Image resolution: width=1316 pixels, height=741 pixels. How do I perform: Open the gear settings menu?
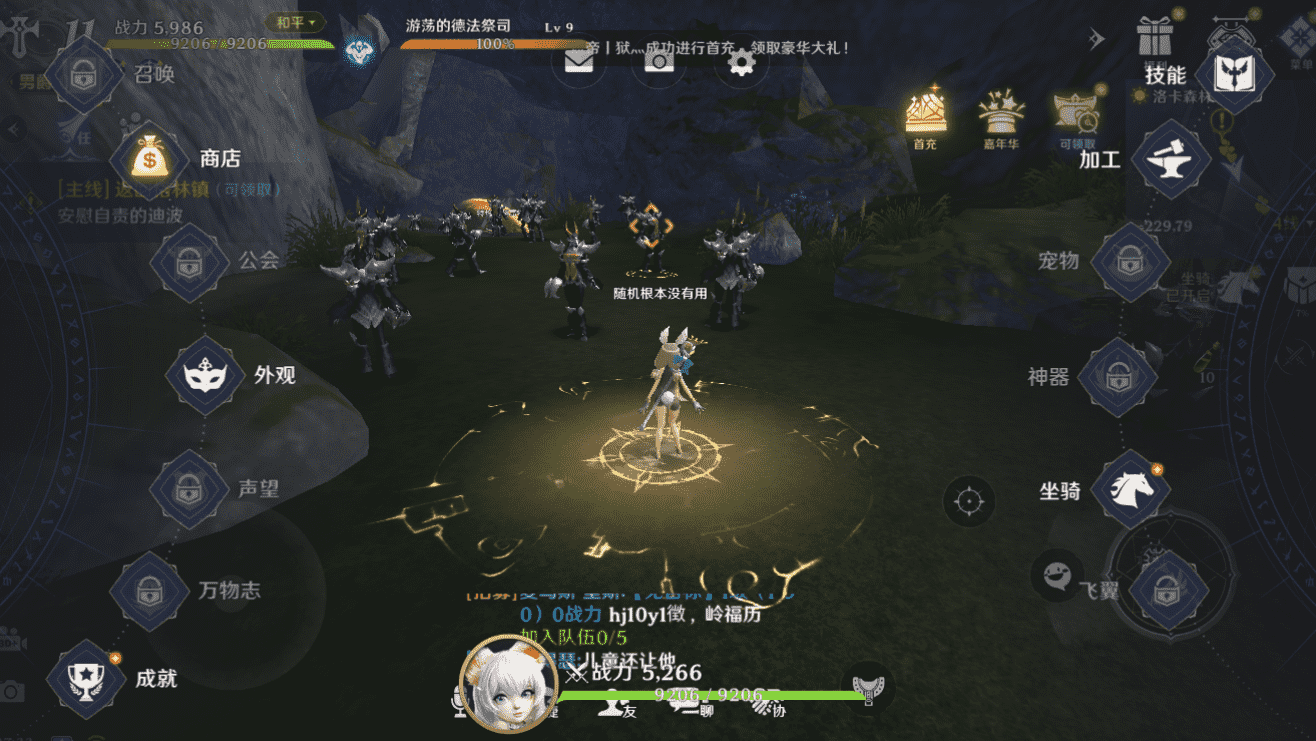740,63
